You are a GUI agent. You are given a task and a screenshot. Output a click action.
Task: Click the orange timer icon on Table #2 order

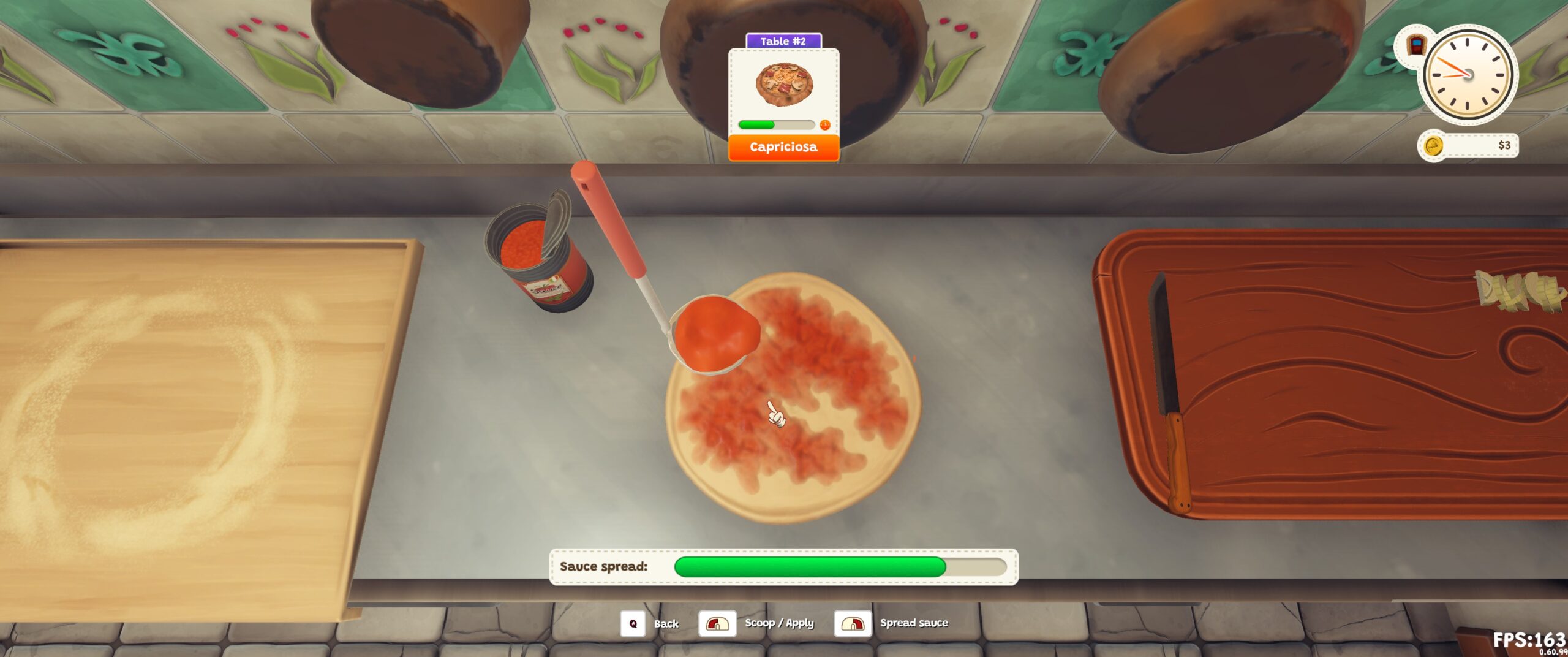(x=826, y=126)
